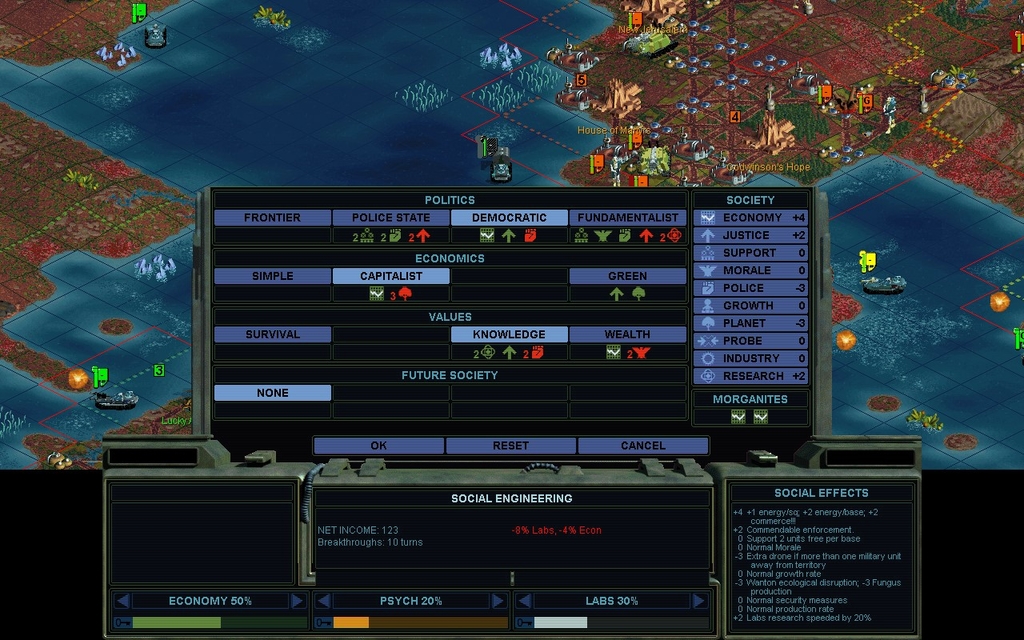Switch economics to Green
This screenshot has width=1024, height=640.
pos(627,276)
